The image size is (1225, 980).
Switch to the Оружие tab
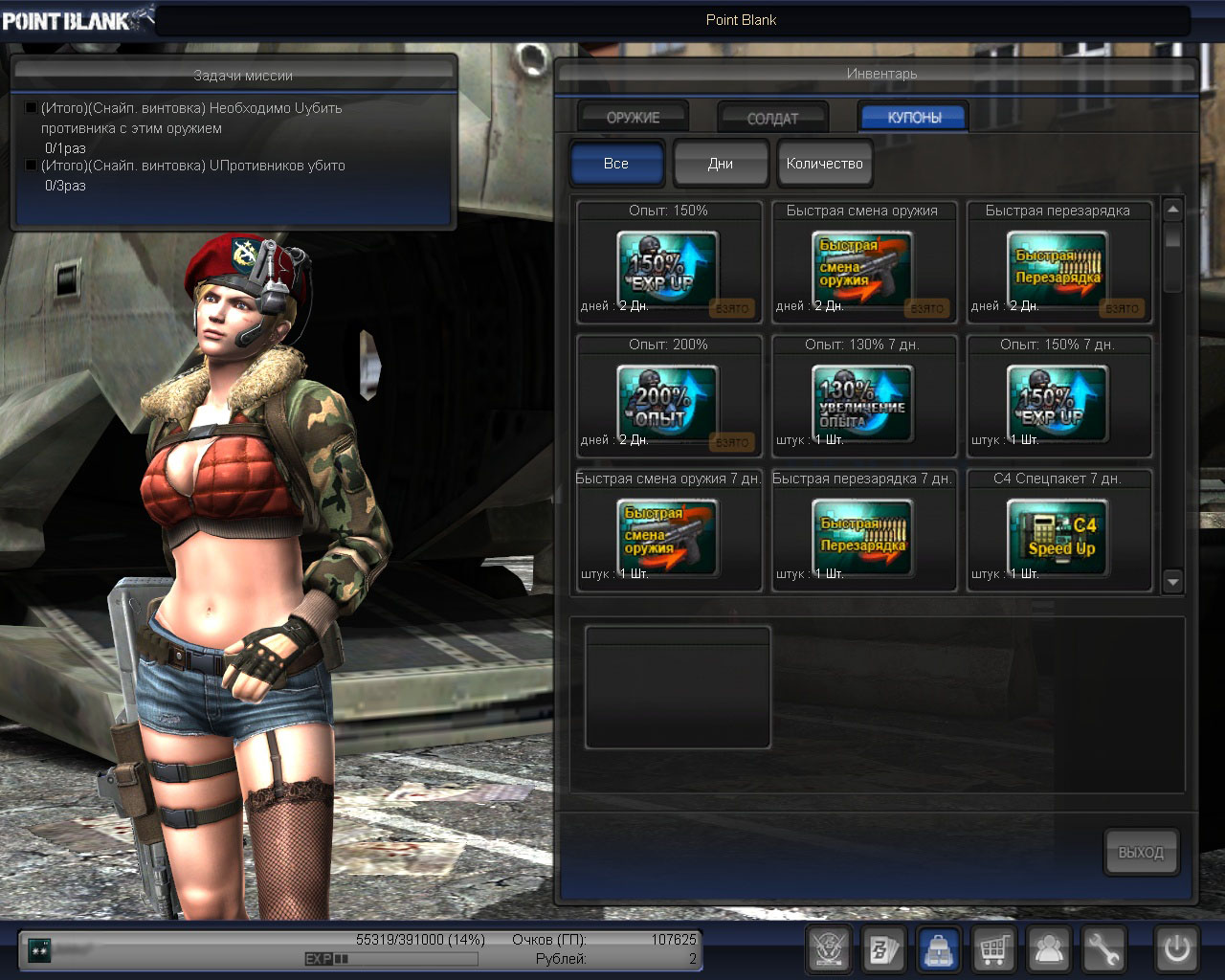click(633, 117)
